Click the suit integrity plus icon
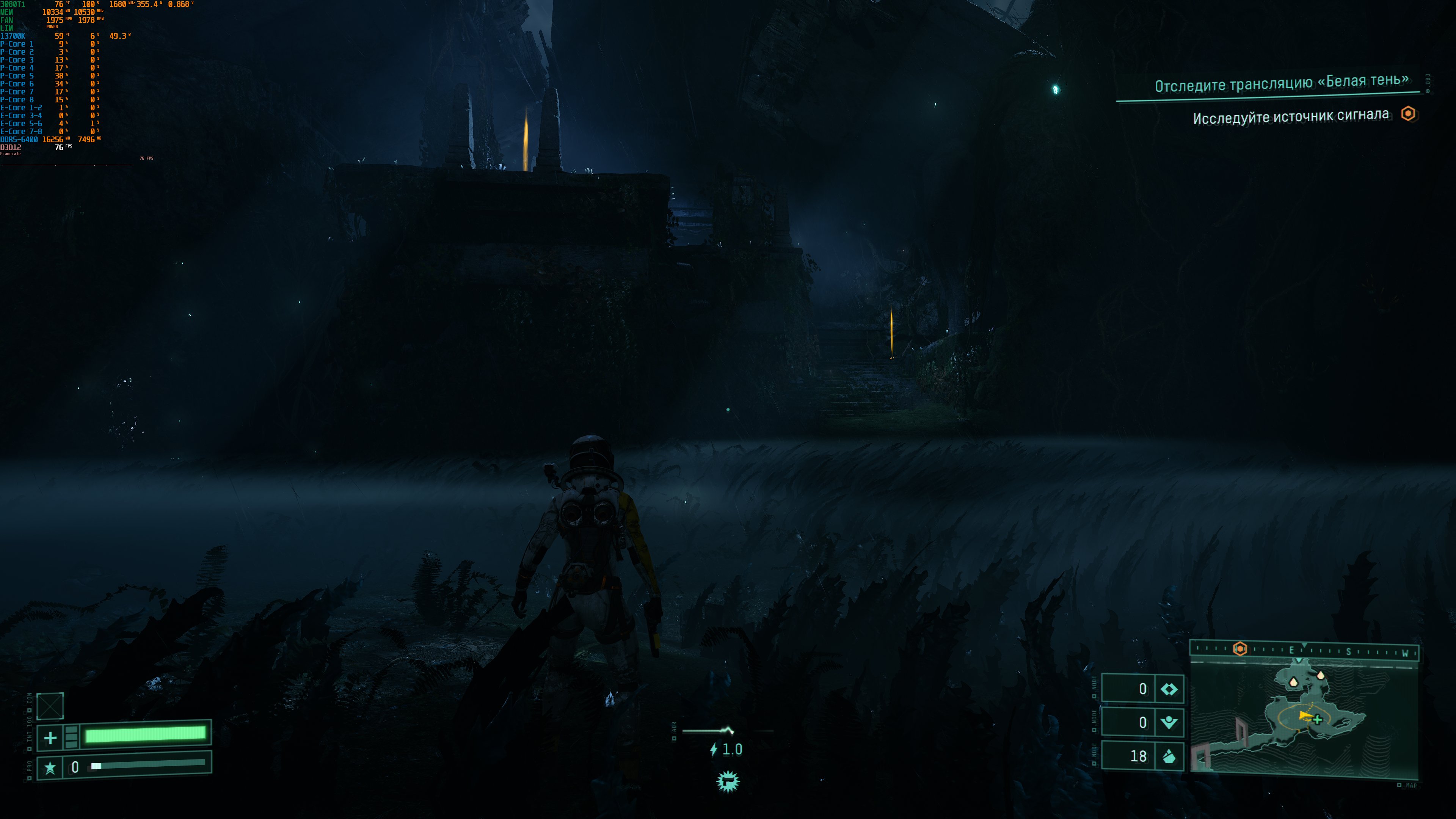Image resolution: width=1456 pixels, height=819 pixels. tap(50, 737)
